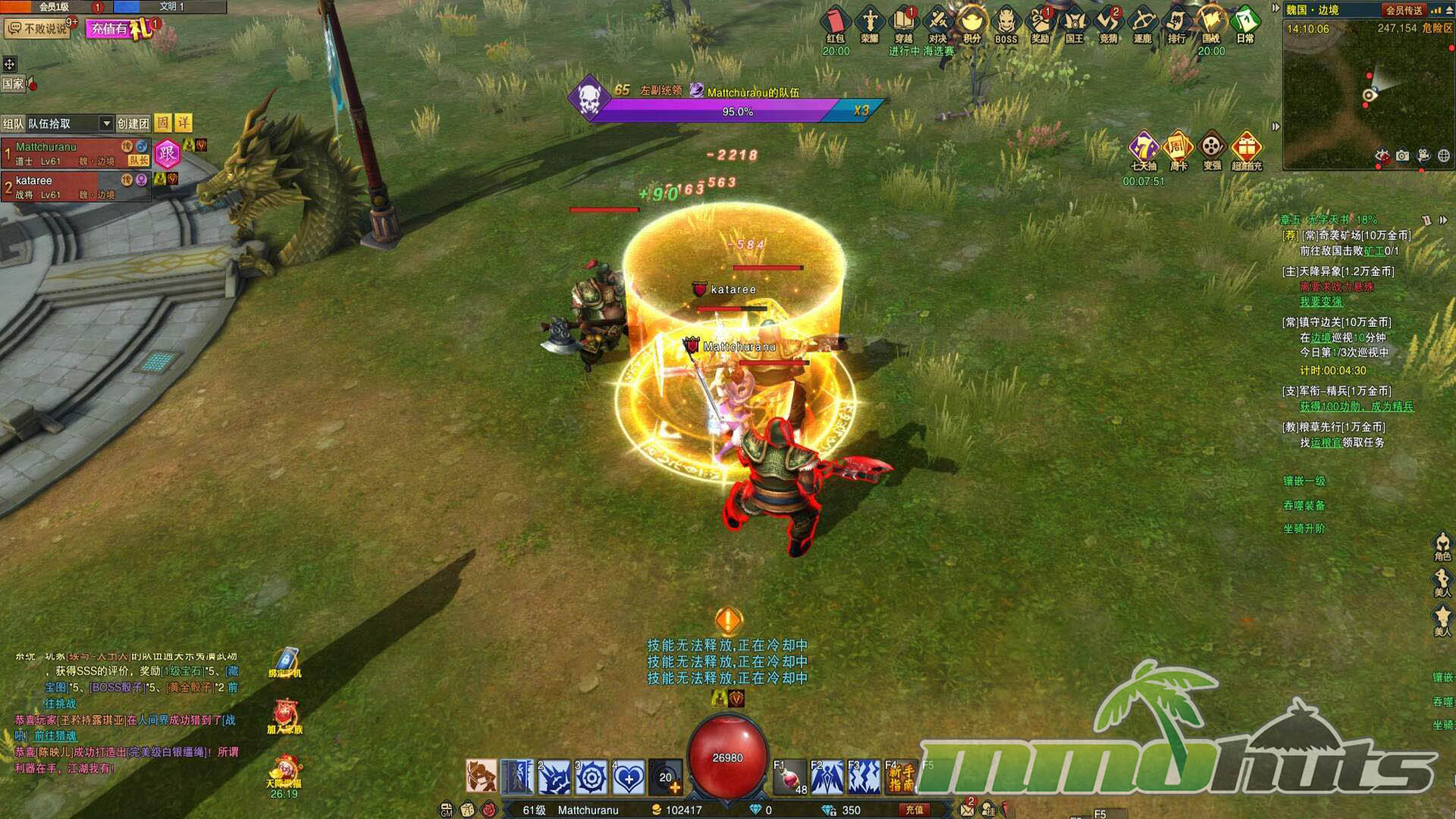The width and height of the screenshot is (1456, 819).
Task: Click the pink 充值有礼 recharge banner
Action: pos(120,29)
